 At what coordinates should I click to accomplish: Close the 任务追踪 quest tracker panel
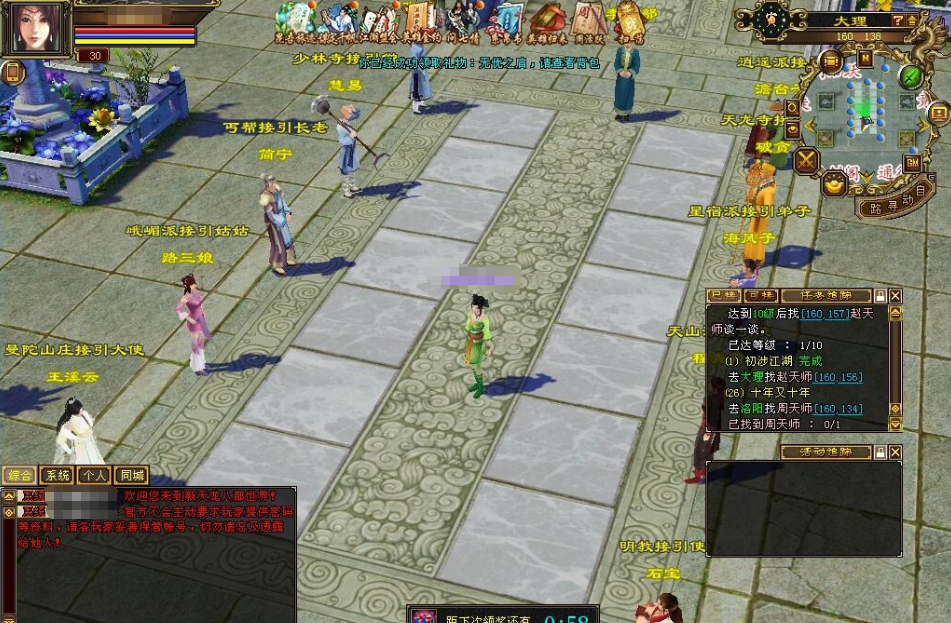tap(895, 296)
